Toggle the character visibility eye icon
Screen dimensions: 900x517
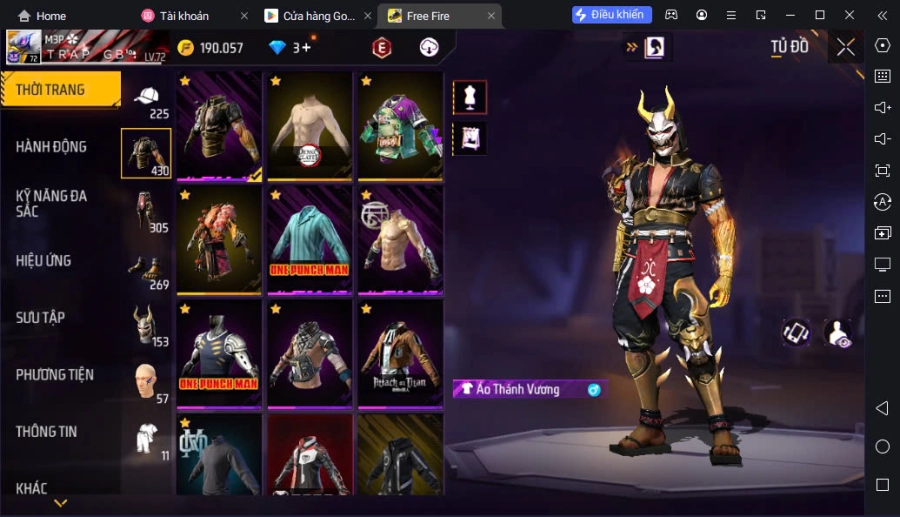(838, 334)
